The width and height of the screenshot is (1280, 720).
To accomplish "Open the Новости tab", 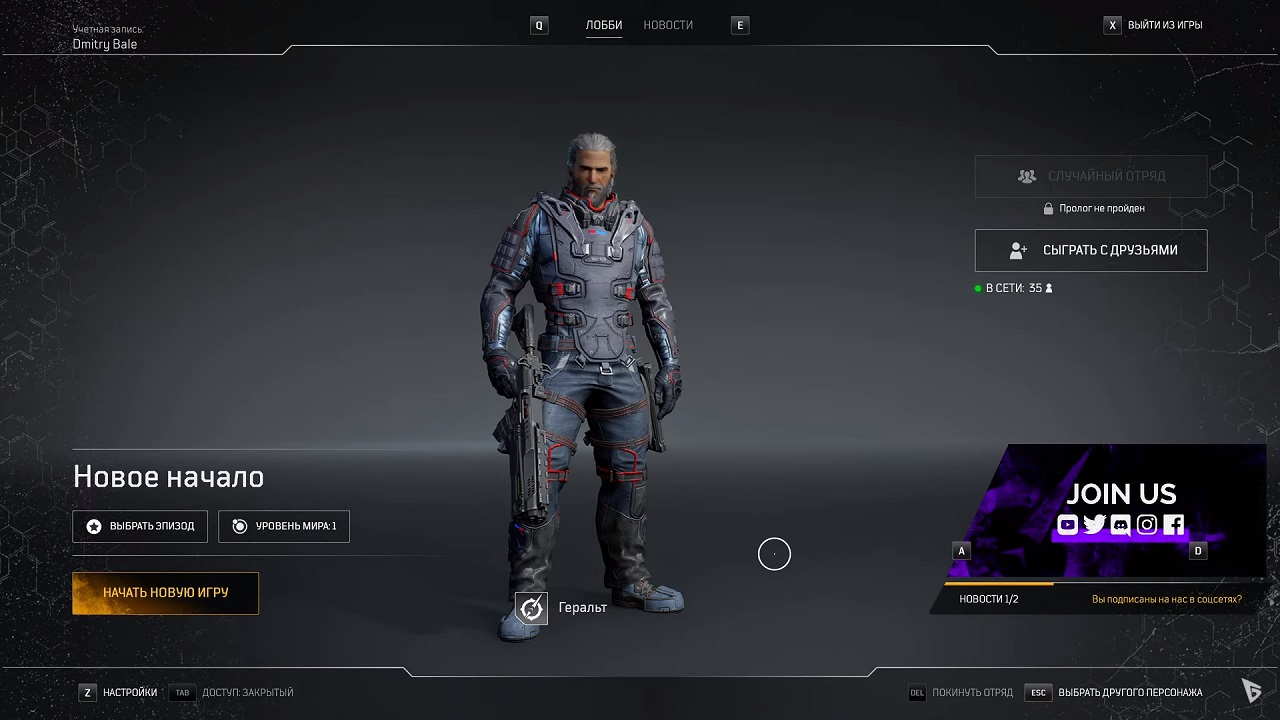I will 668,25.
